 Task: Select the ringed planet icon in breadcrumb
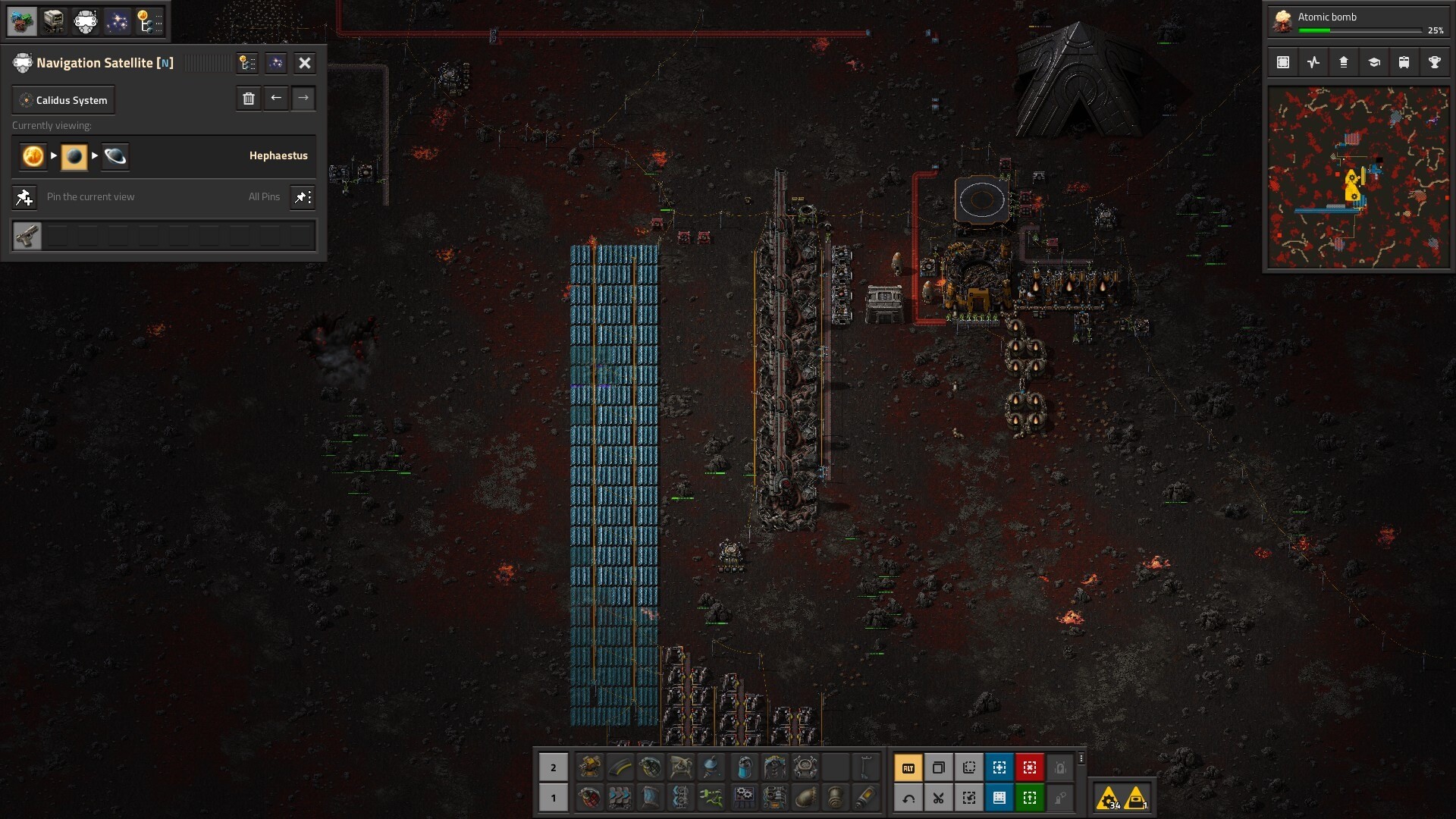[x=115, y=156]
